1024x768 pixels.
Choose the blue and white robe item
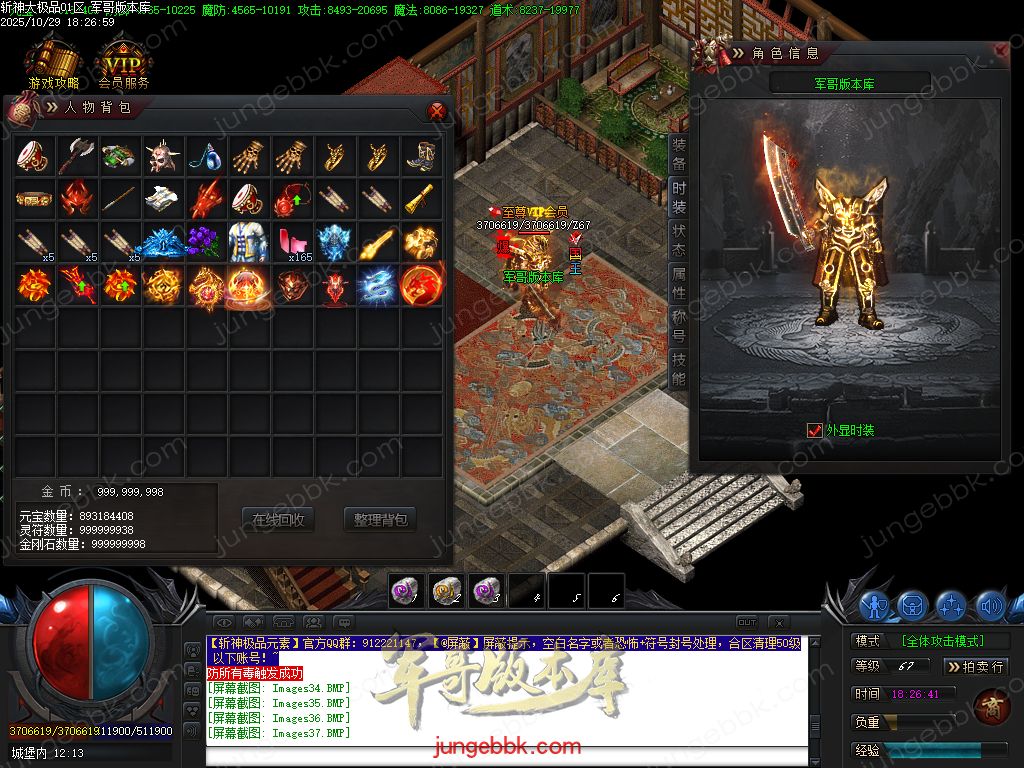click(249, 242)
